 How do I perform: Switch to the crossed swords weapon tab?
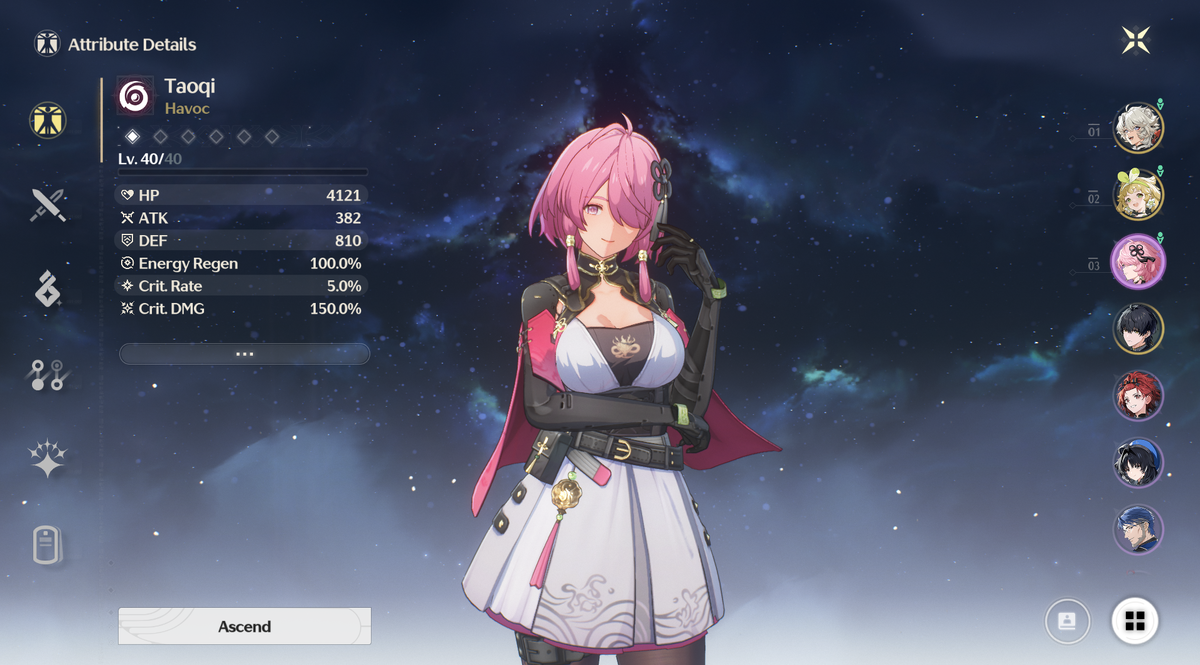click(47, 205)
